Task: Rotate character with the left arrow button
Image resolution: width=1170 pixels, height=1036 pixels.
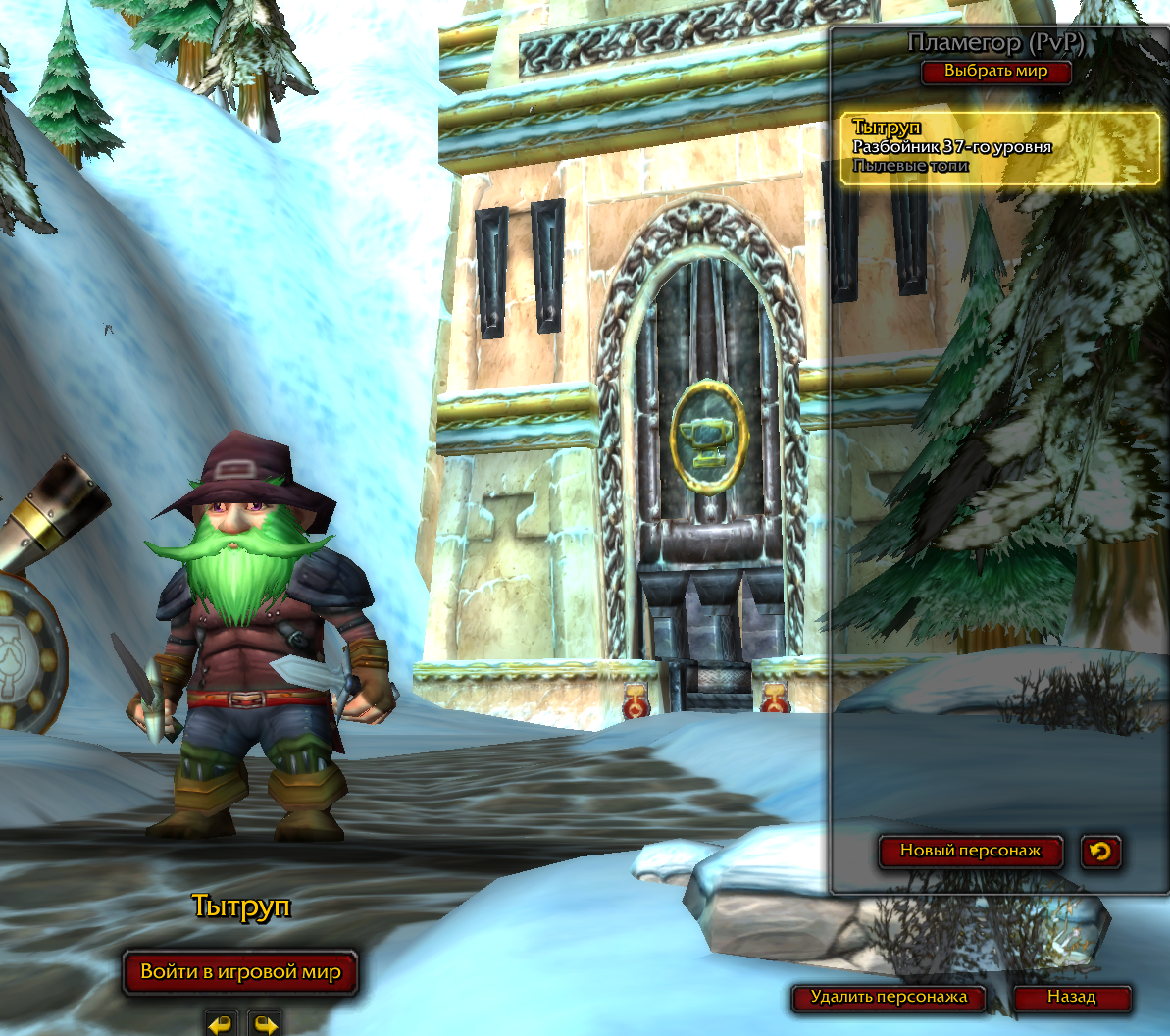Action: coord(222,1022)
